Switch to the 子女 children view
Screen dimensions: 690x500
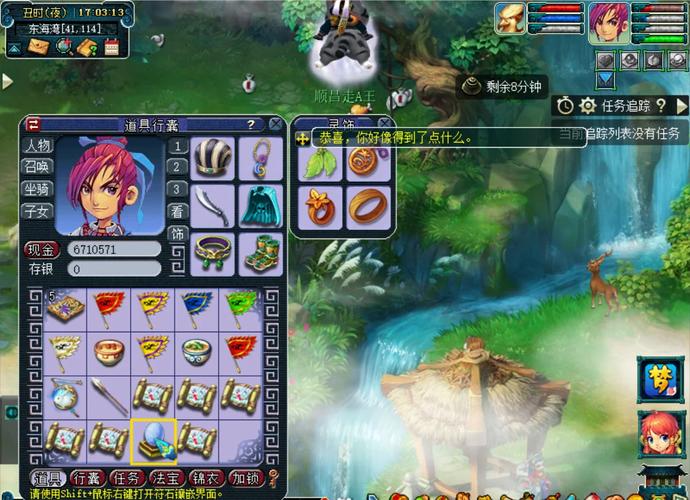point(37,211)
